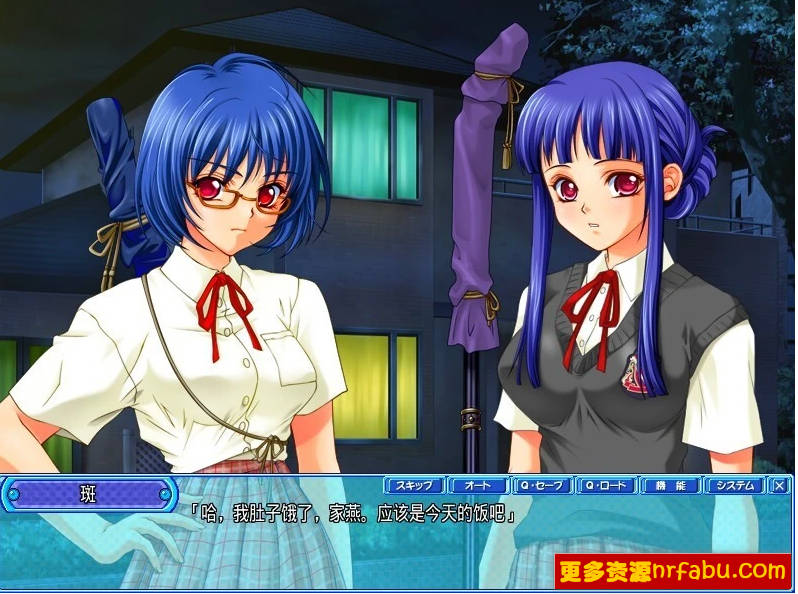Enable オート (Auto) text advance

pos(477,486)
